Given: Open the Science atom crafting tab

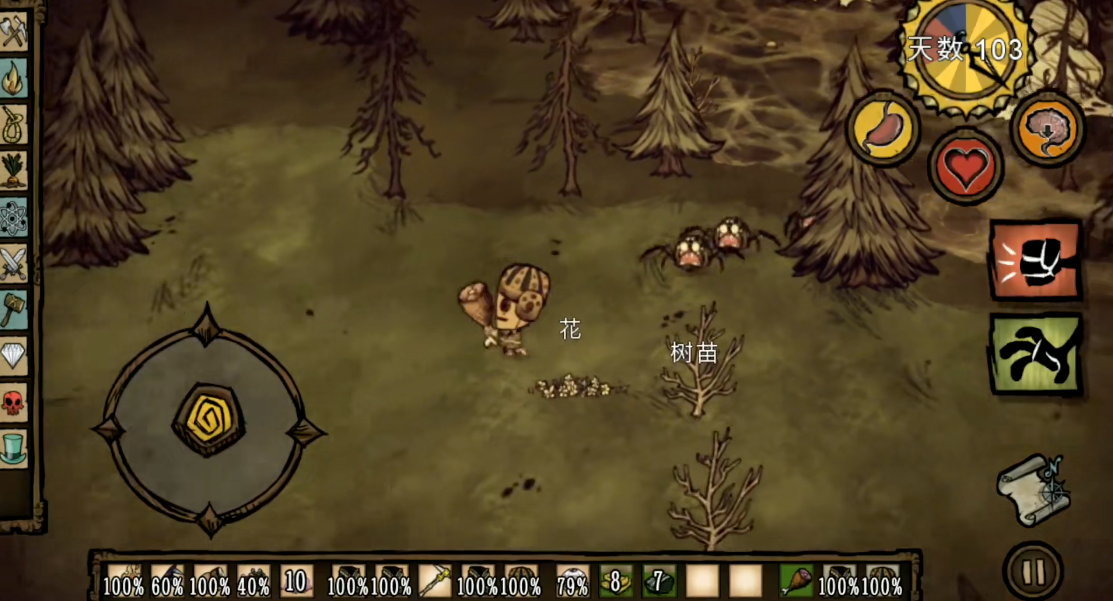Looking at the screenshot, I should point(14,217).
